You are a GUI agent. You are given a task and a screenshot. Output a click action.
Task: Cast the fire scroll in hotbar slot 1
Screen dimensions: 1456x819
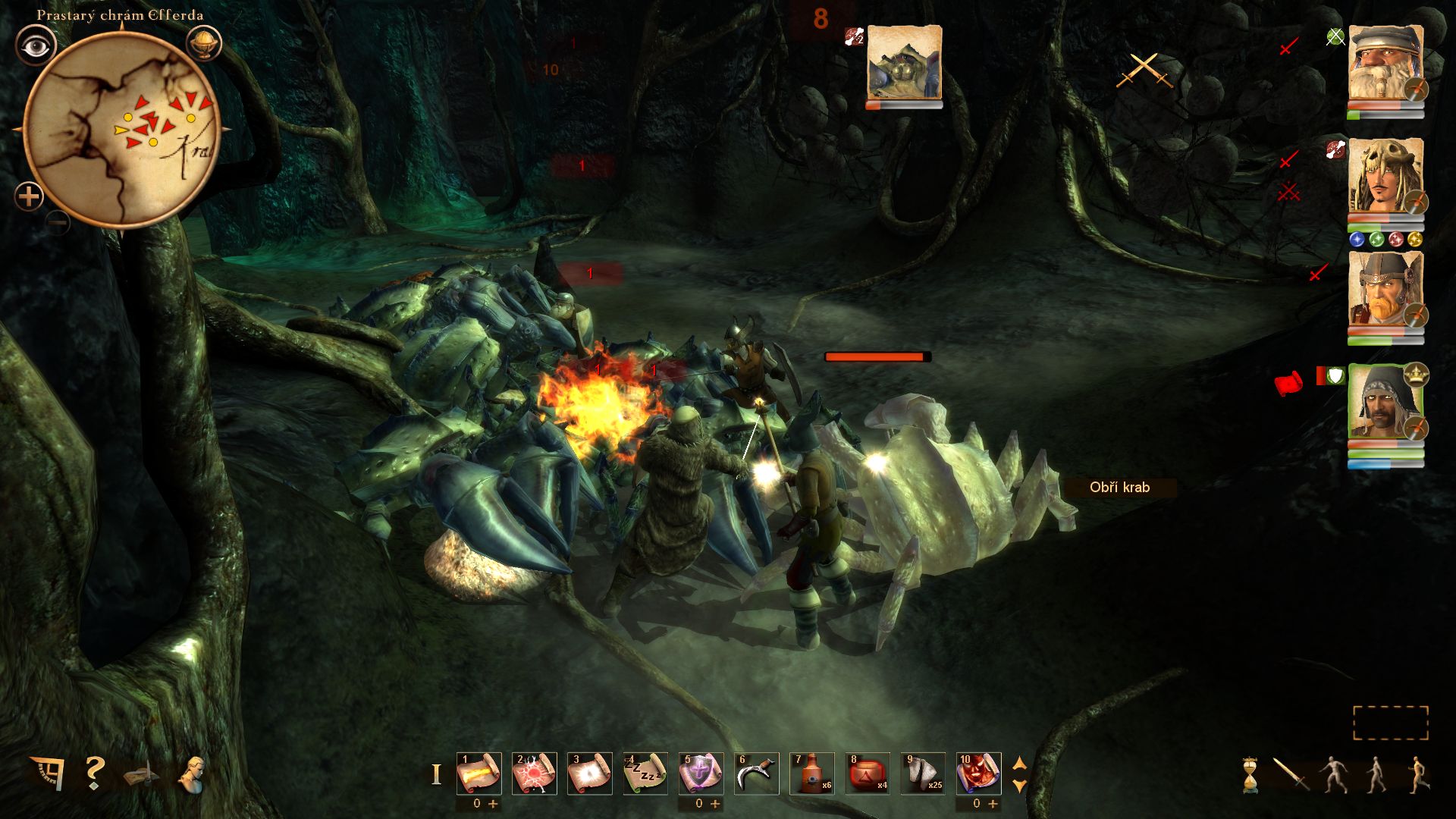(479, 773)
